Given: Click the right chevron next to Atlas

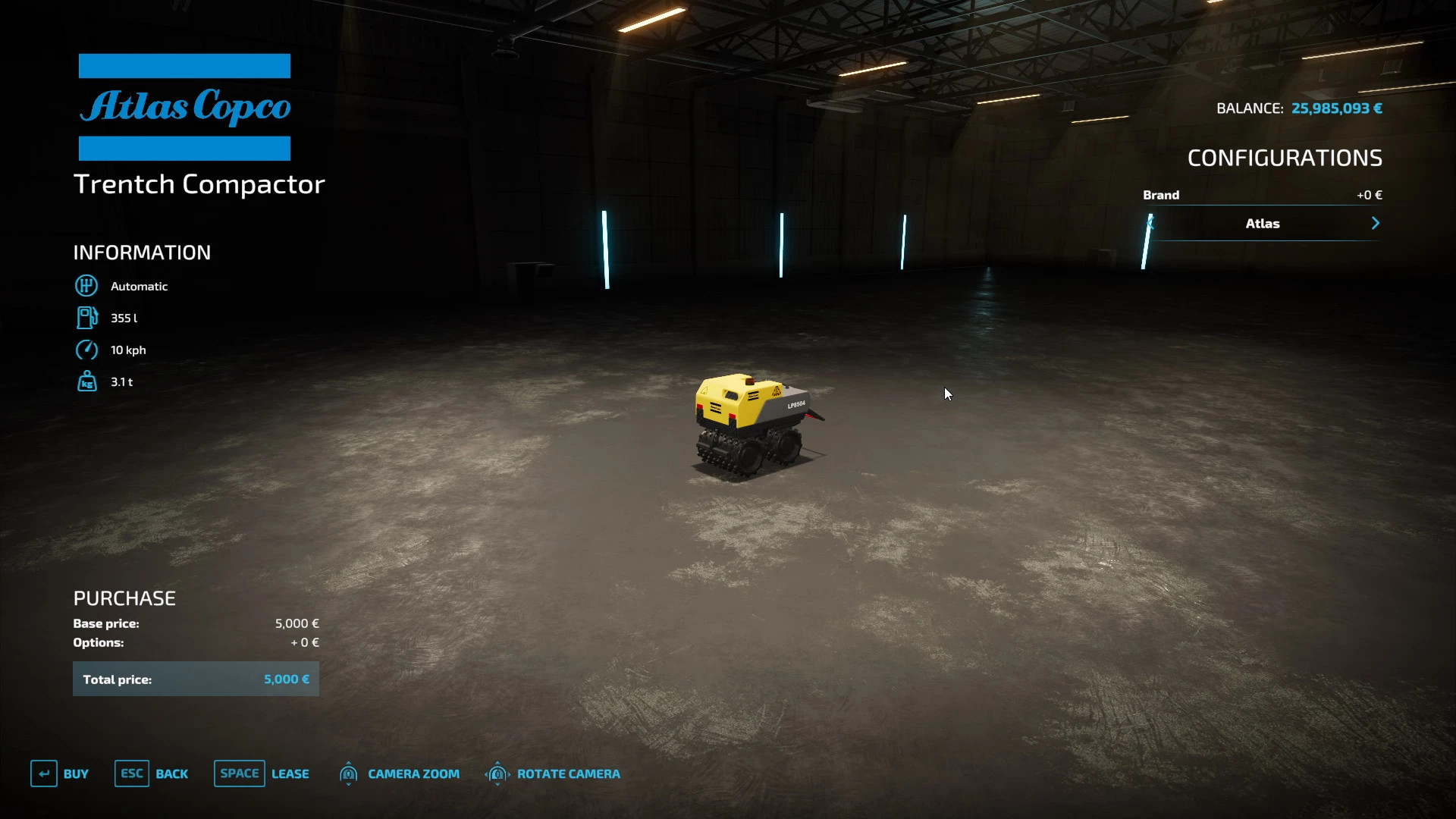Looking at the screenshot, I should 1376,223.
